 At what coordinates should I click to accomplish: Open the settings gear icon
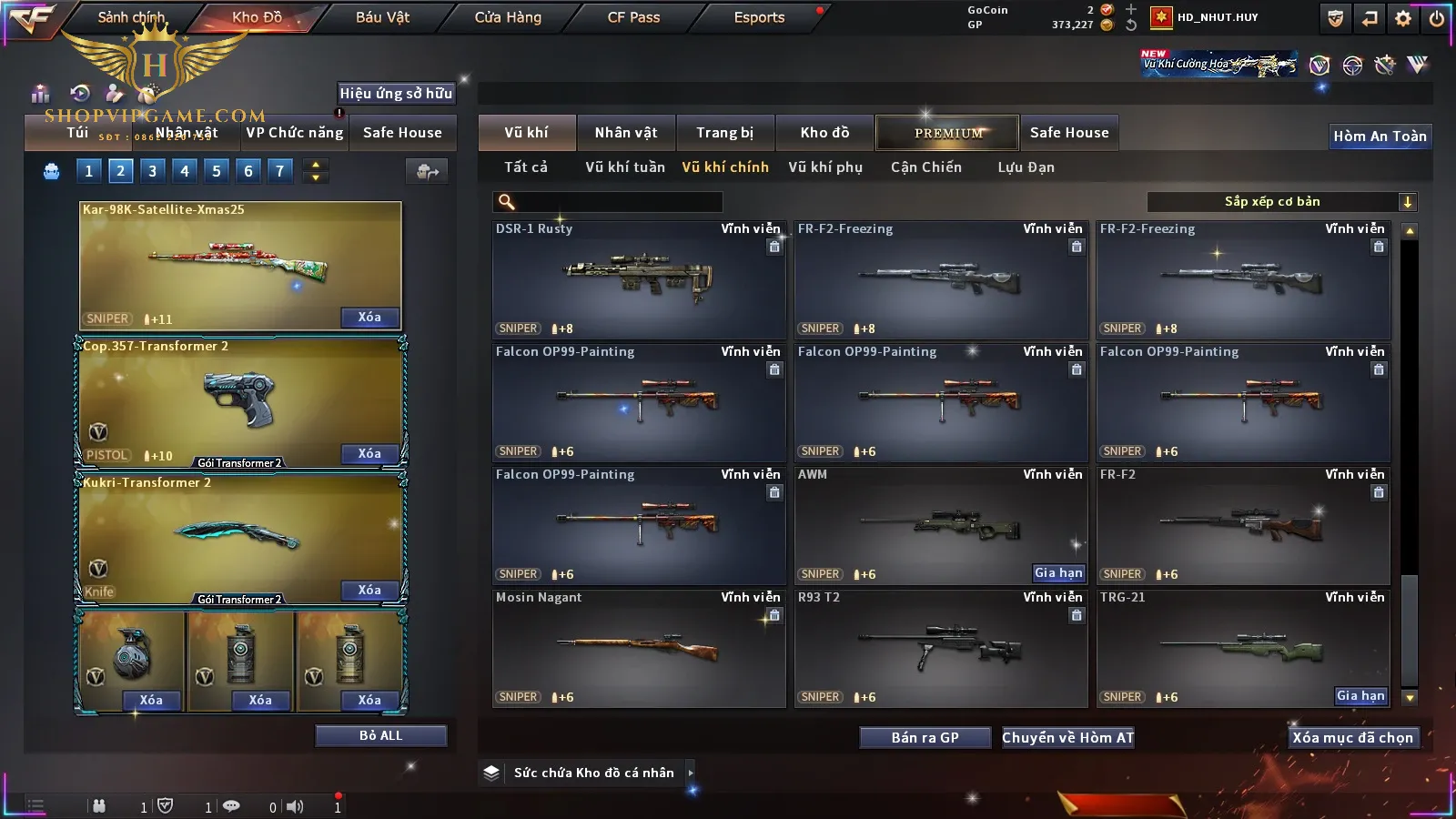(1402, 18)
